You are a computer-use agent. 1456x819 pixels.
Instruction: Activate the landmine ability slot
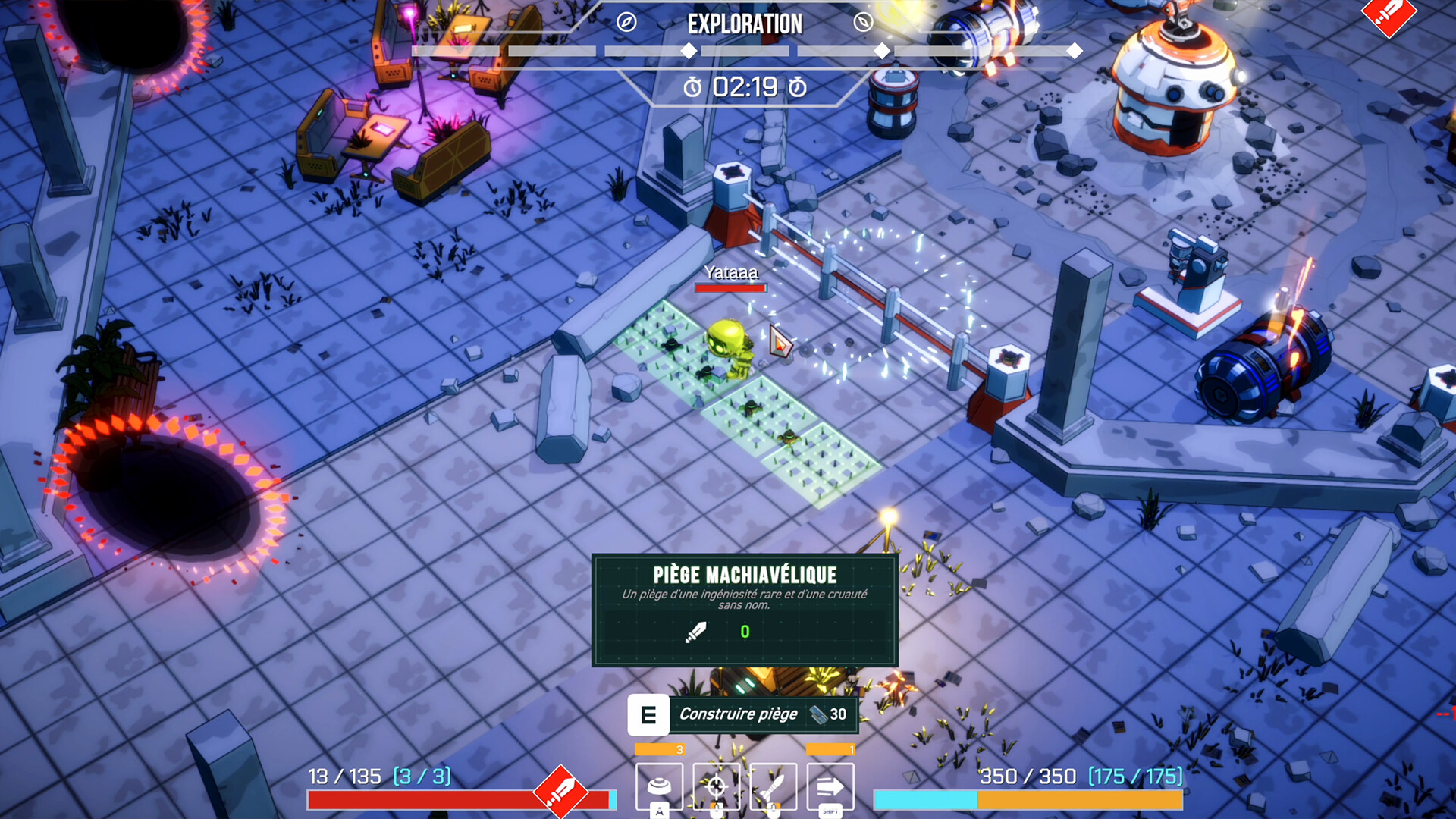tap(659, 786)
